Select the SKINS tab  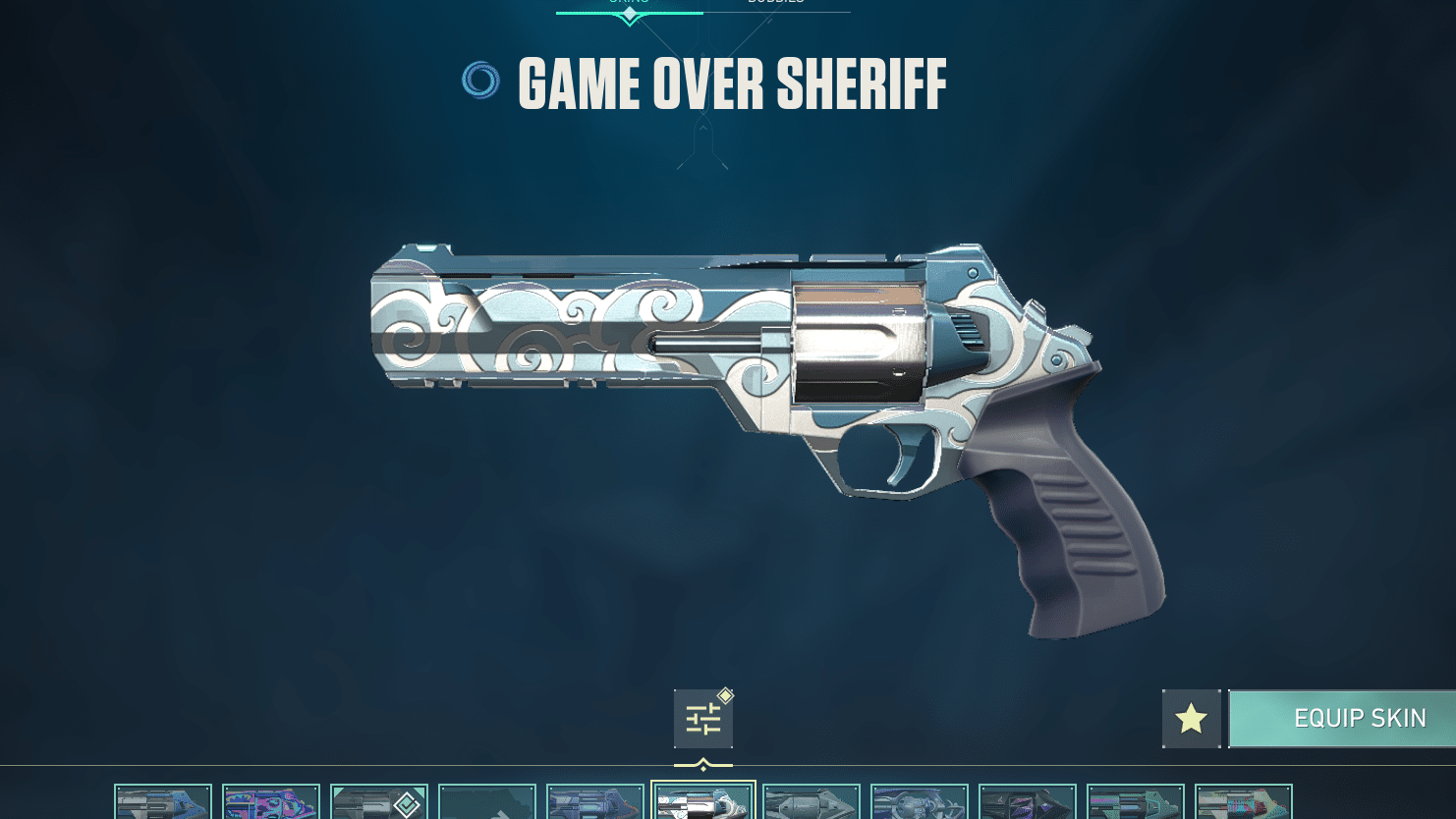click(629, 4)
